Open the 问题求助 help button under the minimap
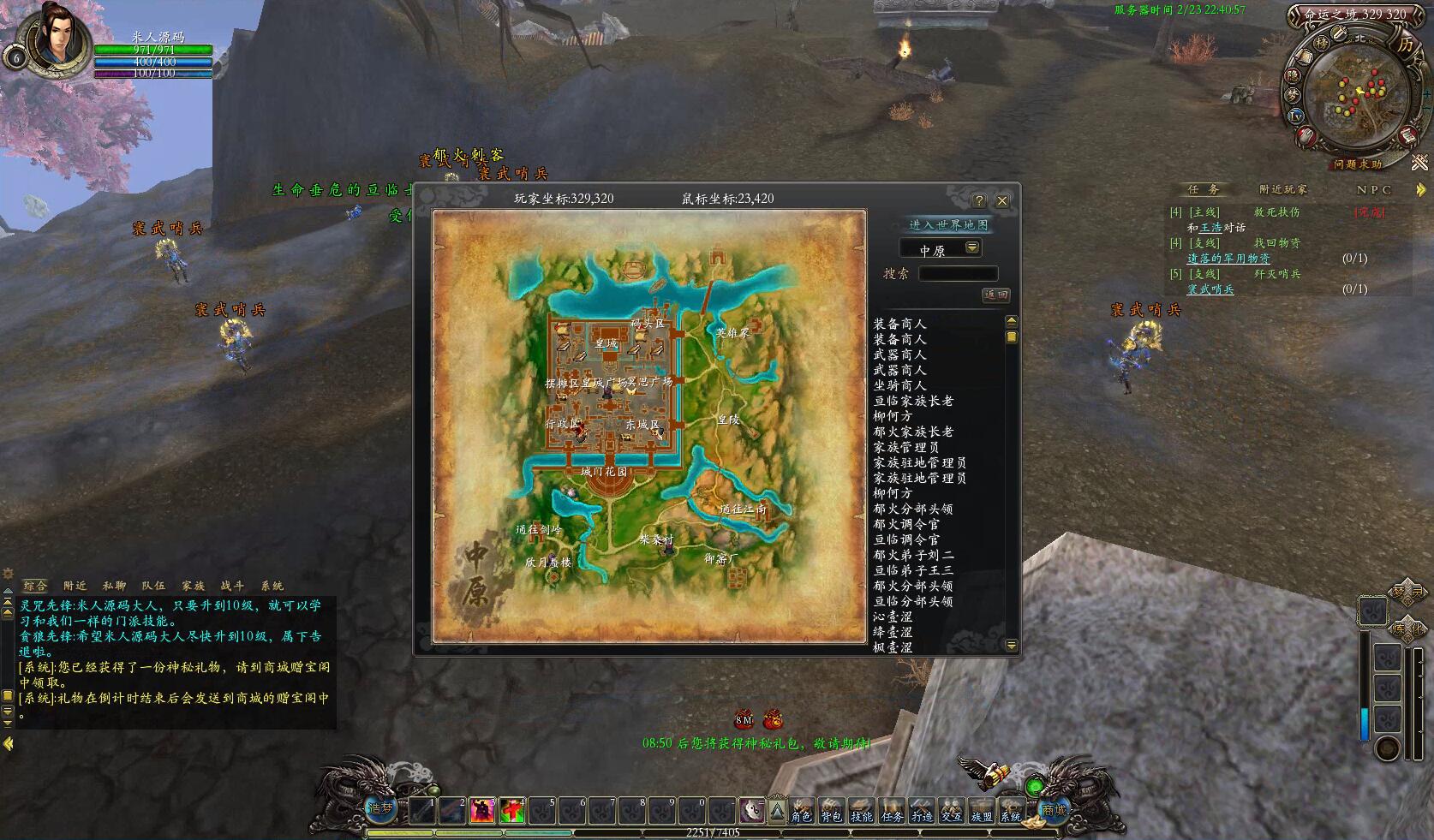 tap(1357, 164)
